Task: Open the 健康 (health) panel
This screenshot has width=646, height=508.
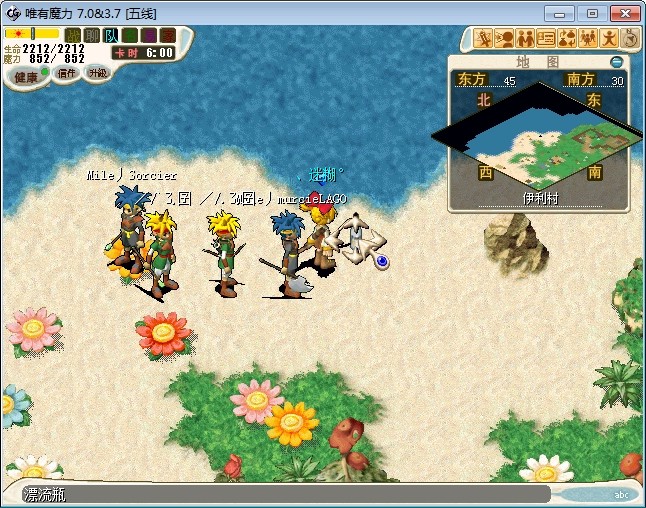Action: click(26, 77)
